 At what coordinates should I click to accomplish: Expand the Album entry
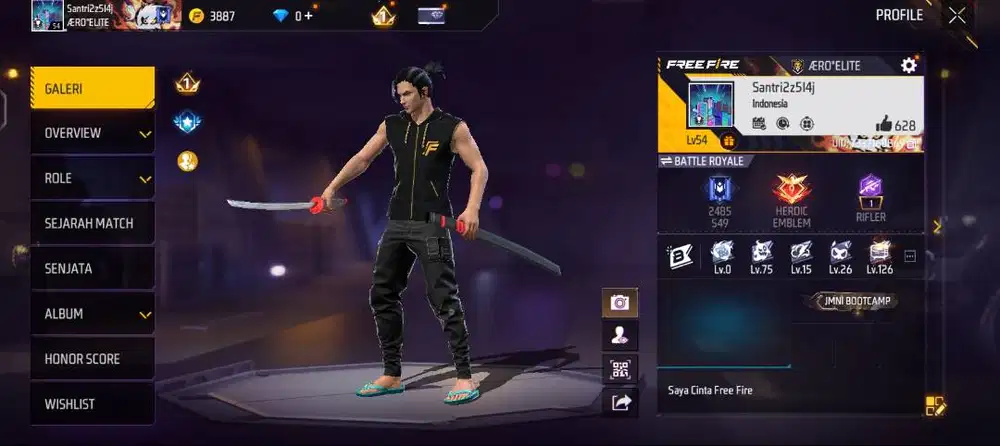point(92,313)
